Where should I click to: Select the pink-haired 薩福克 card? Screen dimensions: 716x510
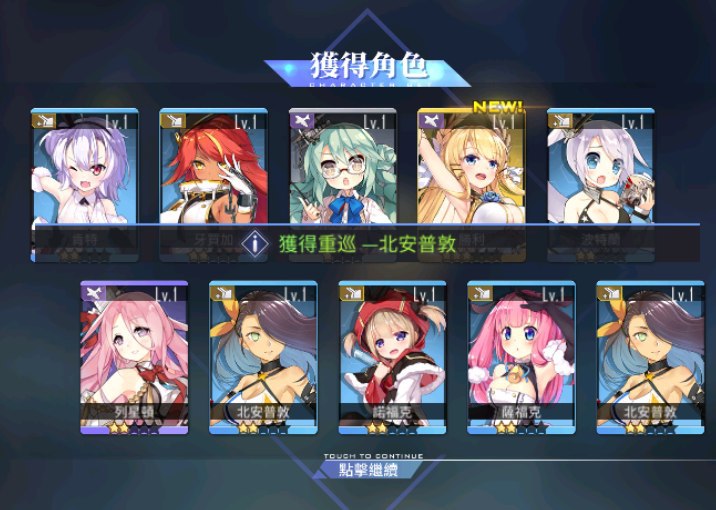coord(521,355)
